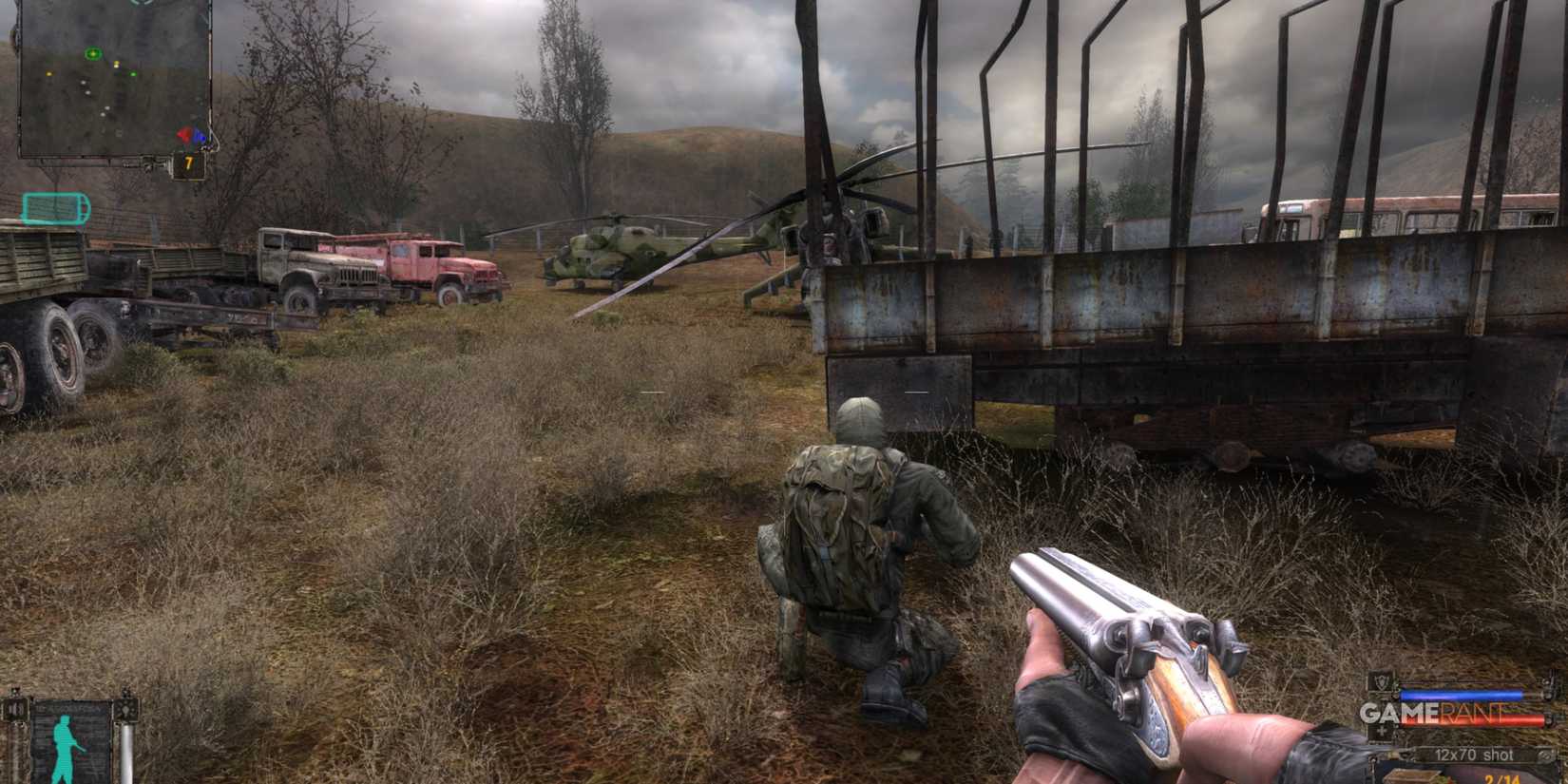Click the blue direction arrow beside the red one
Viewport: 1568px width, 784px height.
pyautogui.click(x=199, y=137)
